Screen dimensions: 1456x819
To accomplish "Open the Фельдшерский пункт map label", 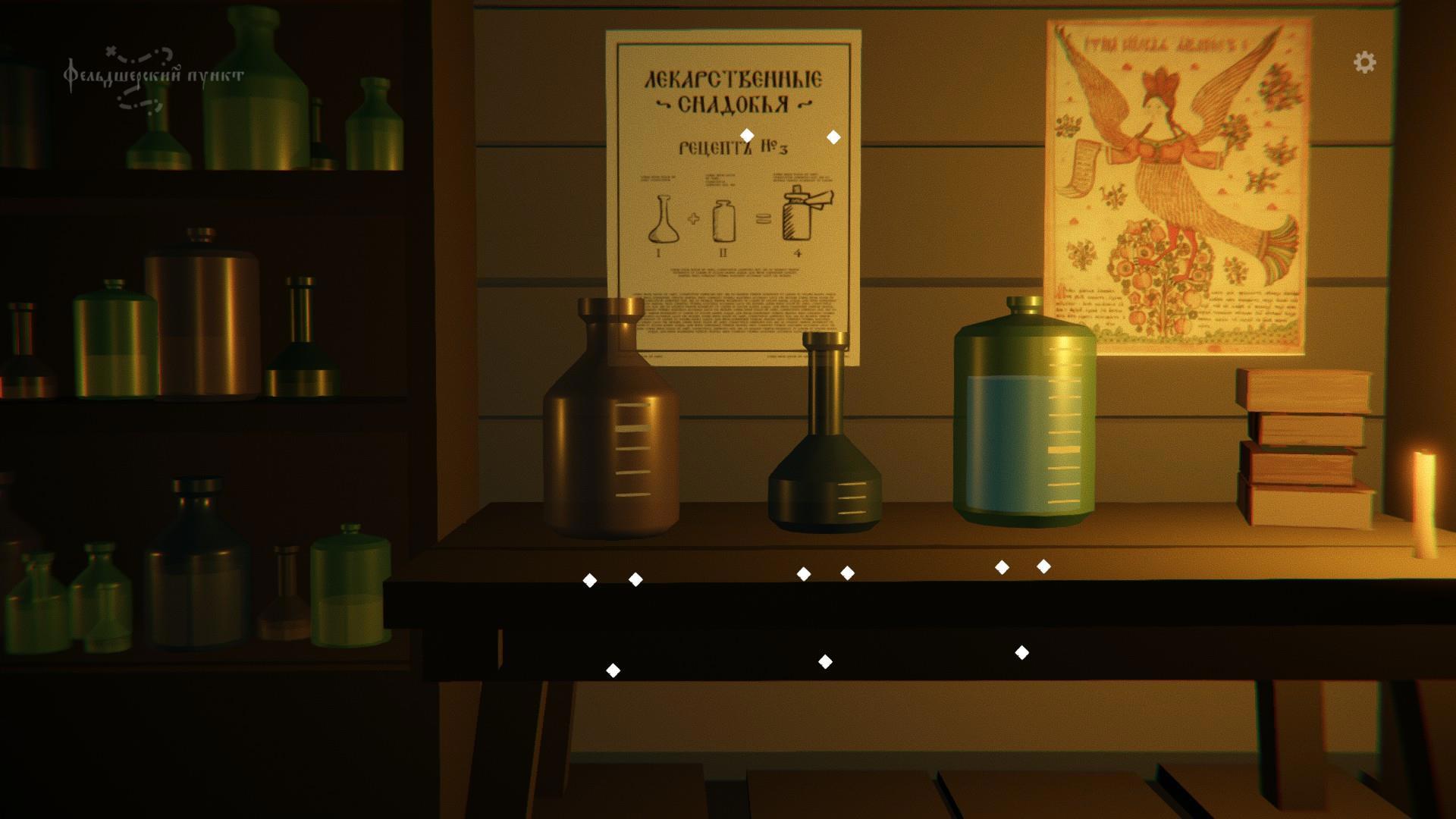I will coord(154,77).
